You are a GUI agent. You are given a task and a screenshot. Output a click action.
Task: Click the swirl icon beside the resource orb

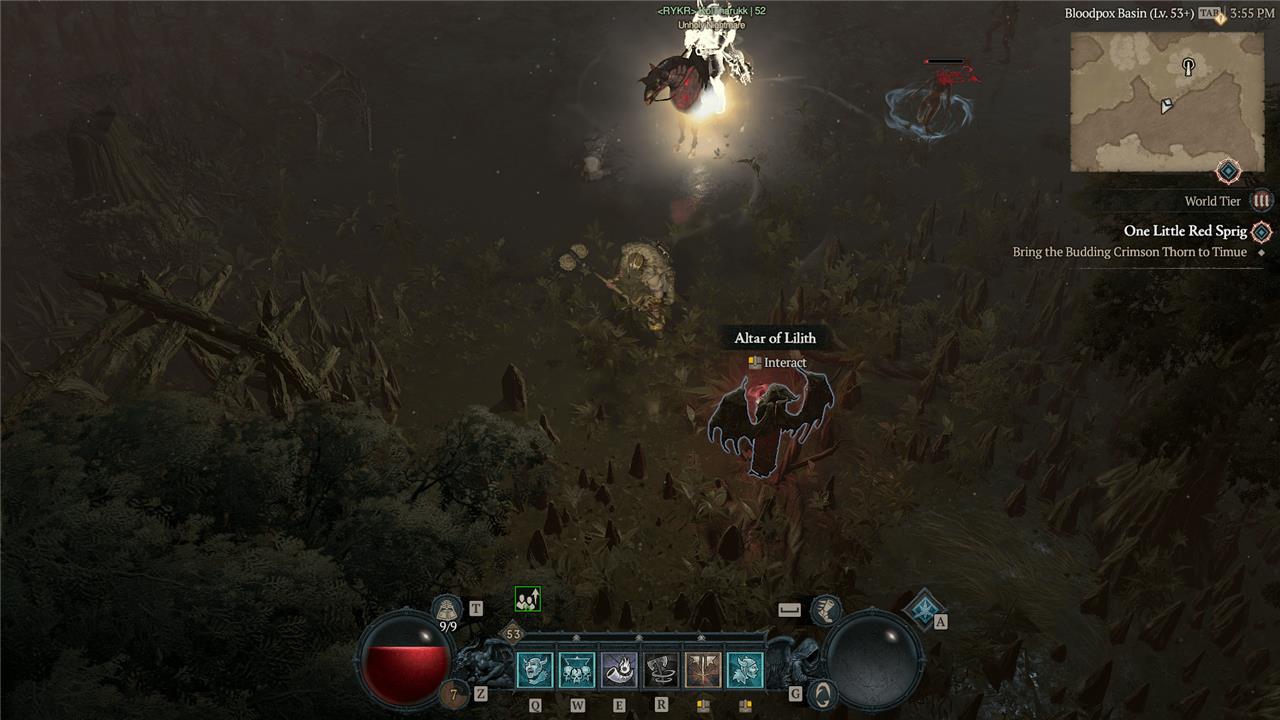822,692
